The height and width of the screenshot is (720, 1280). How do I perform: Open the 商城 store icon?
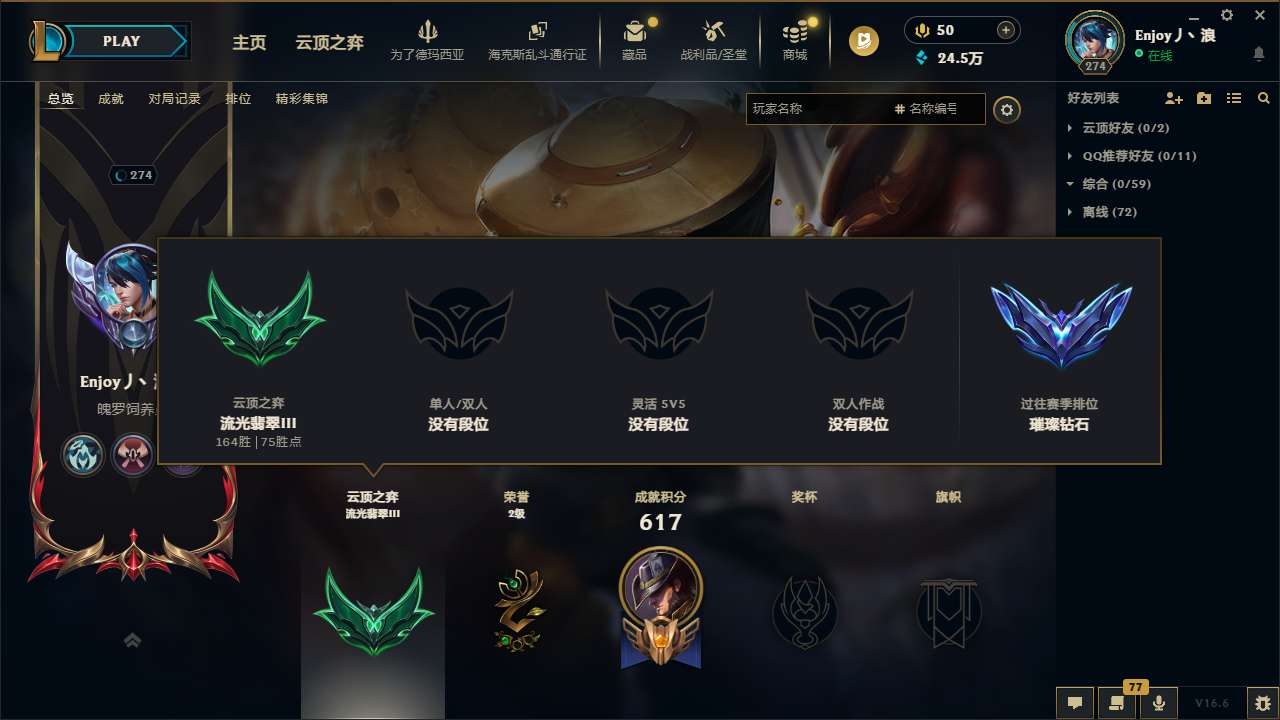[794, 40]
